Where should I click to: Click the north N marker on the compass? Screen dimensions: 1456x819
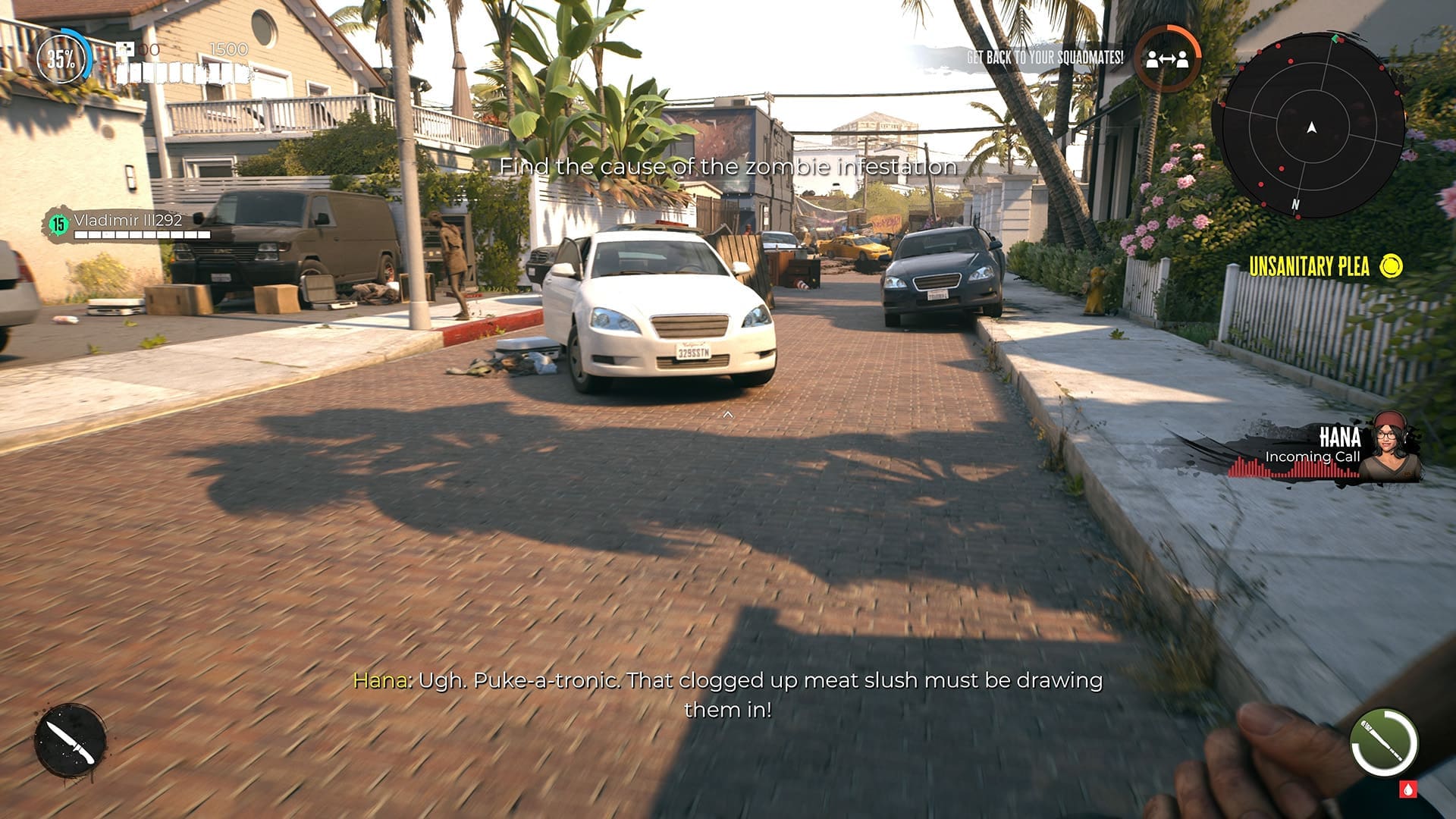1296,204
